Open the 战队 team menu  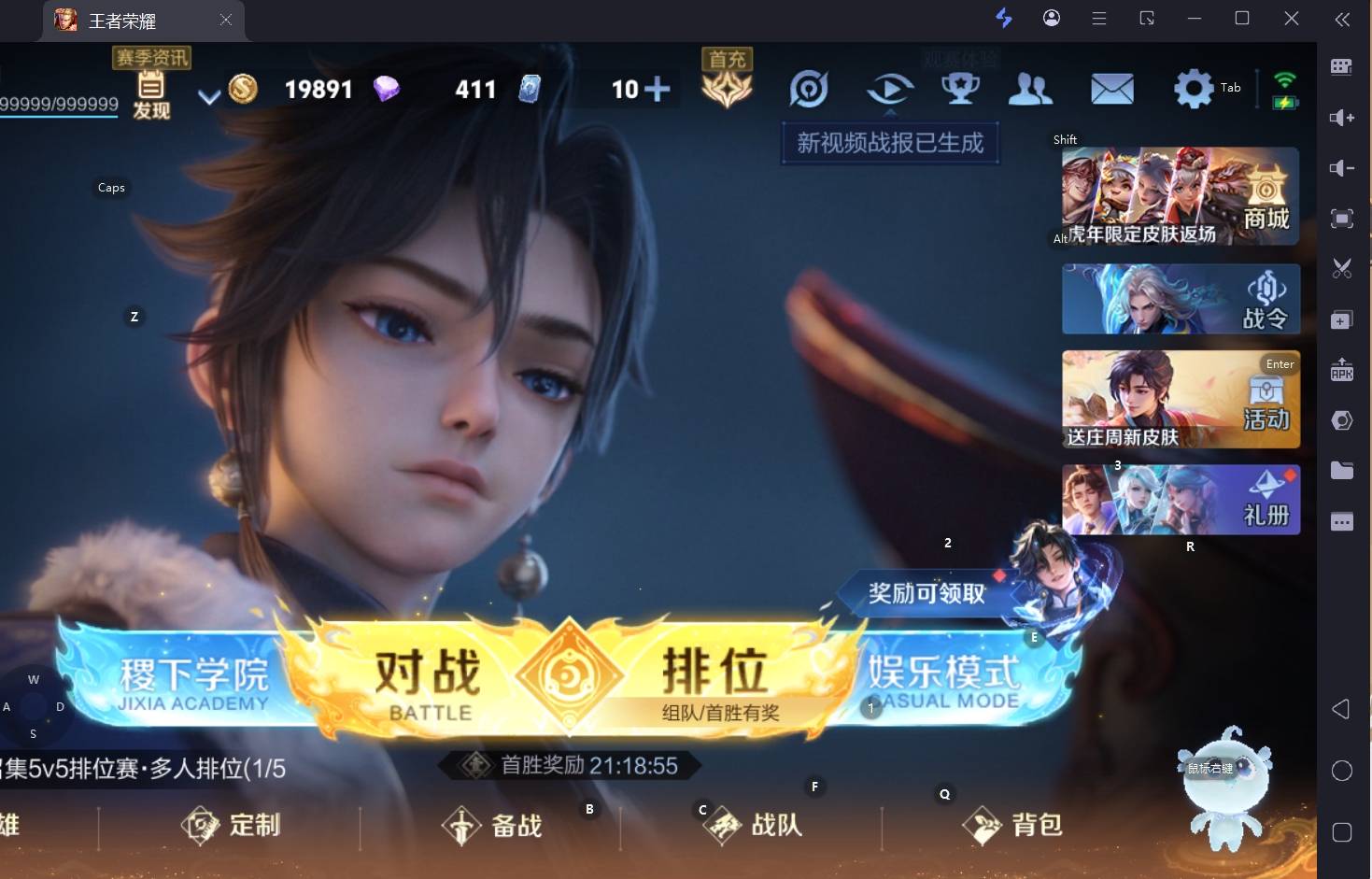point(753,826)
